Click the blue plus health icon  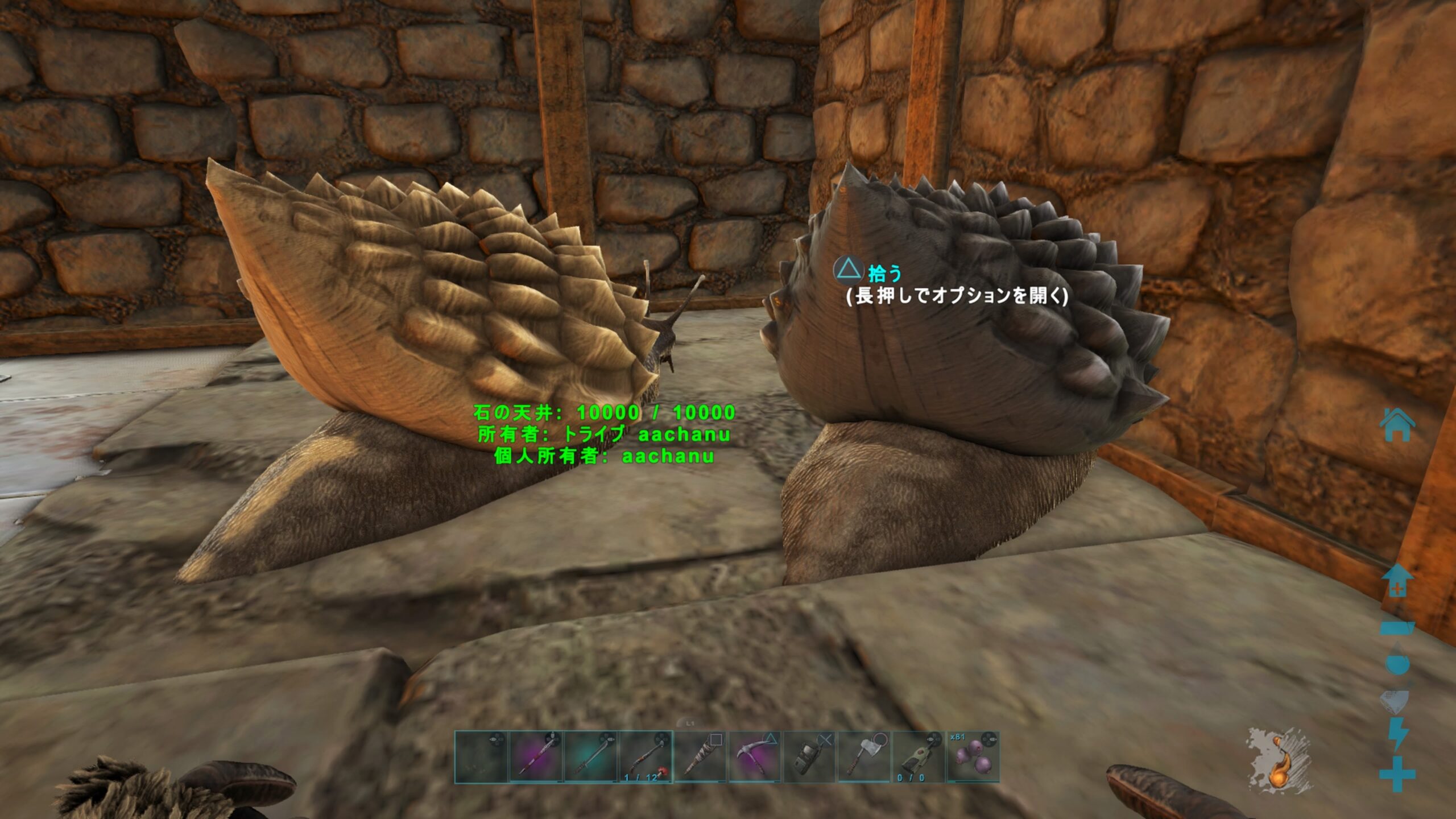(x=1398, y=773)
